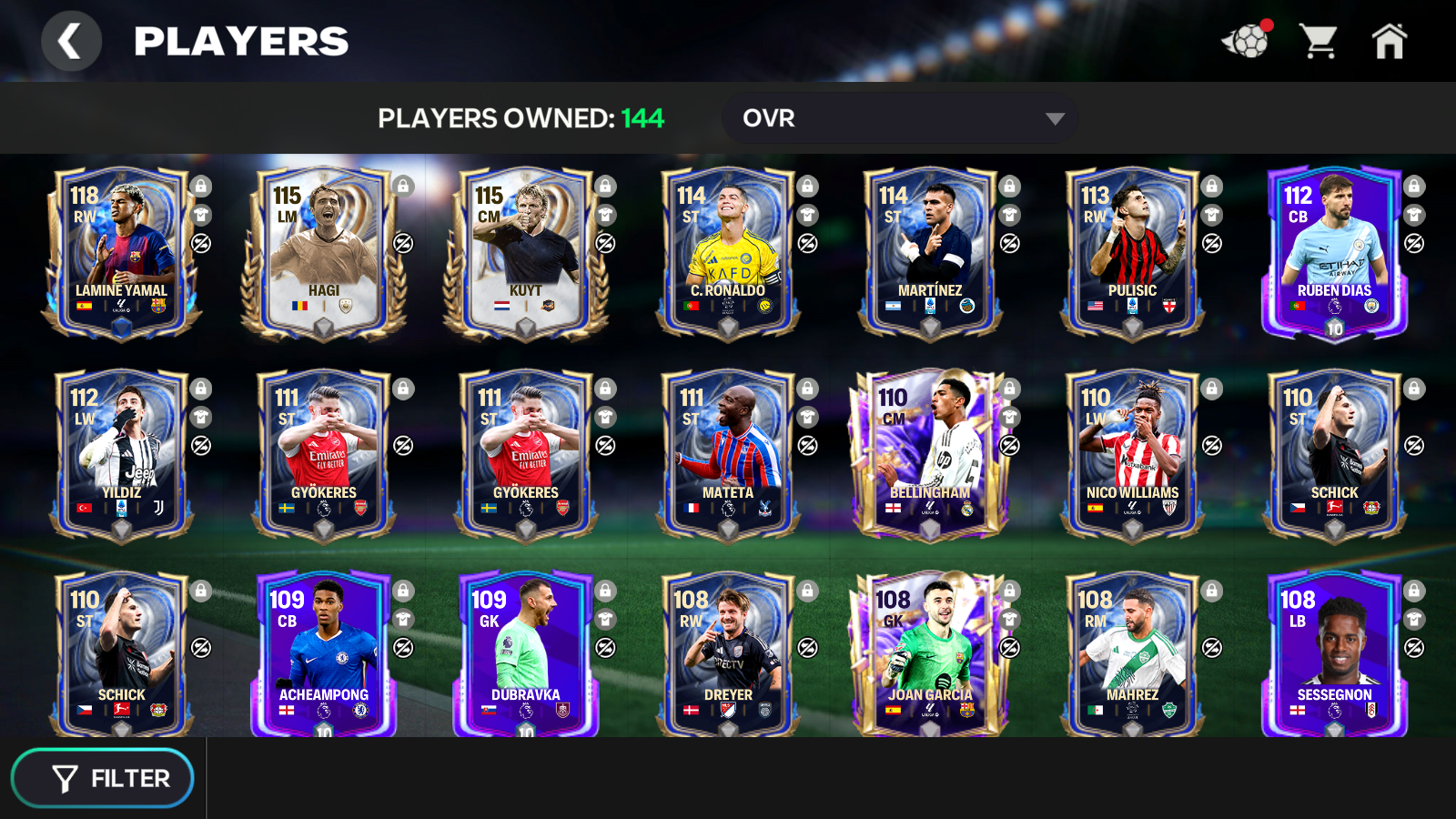
Task: Go back using the arrow button
Action: click(x=70, y=42)
